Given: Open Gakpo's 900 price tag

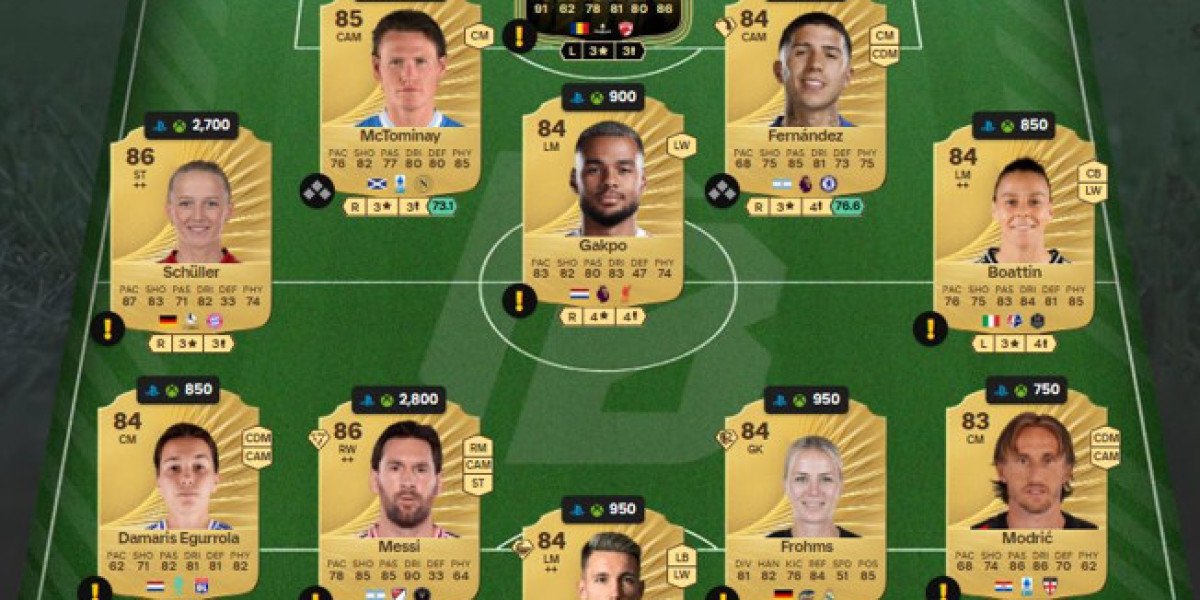Looking at the screenshot, I should pyautogui.click(x=603, y=97).
